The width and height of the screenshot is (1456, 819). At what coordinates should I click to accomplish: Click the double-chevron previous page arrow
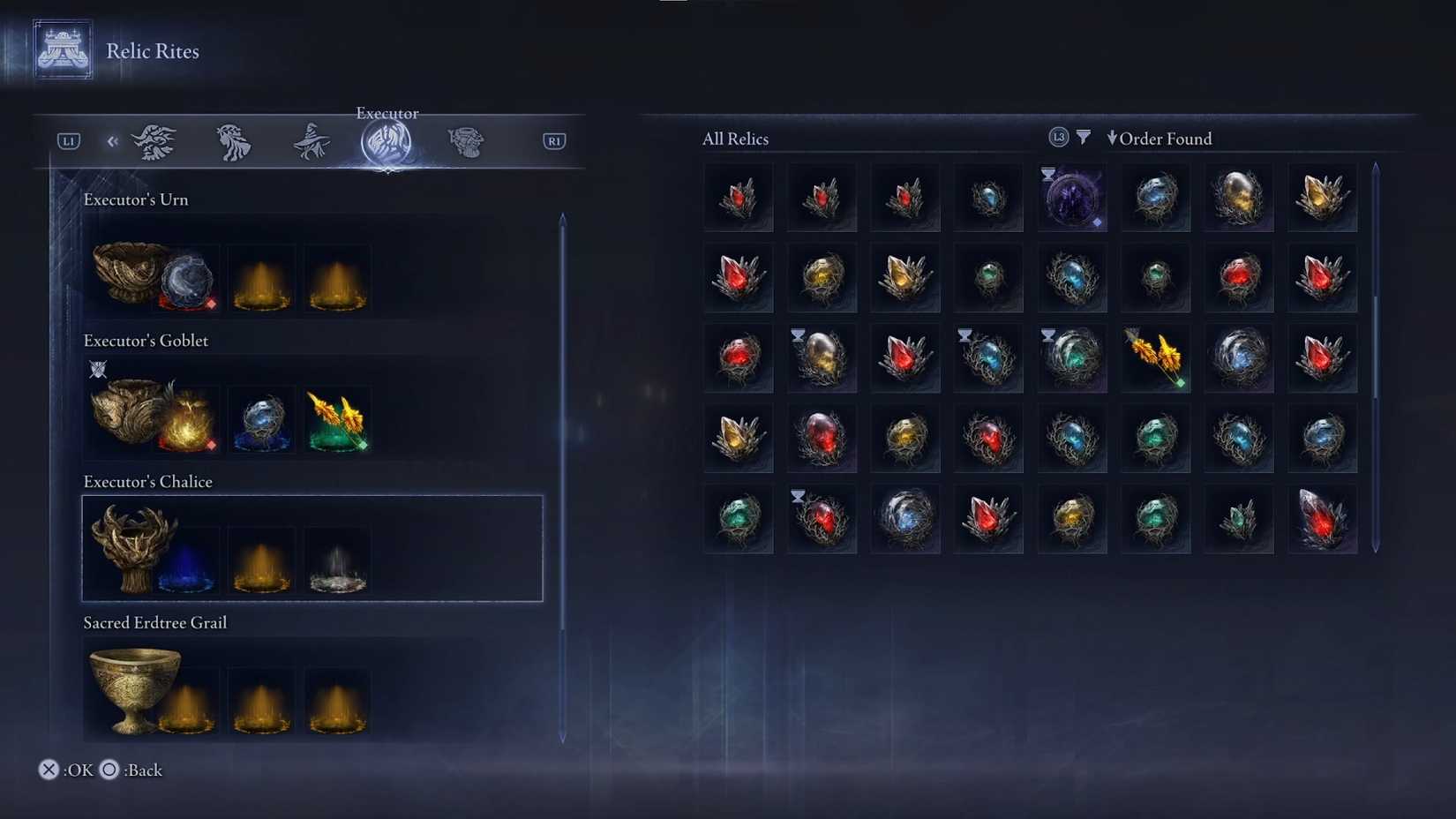[112, 141]
